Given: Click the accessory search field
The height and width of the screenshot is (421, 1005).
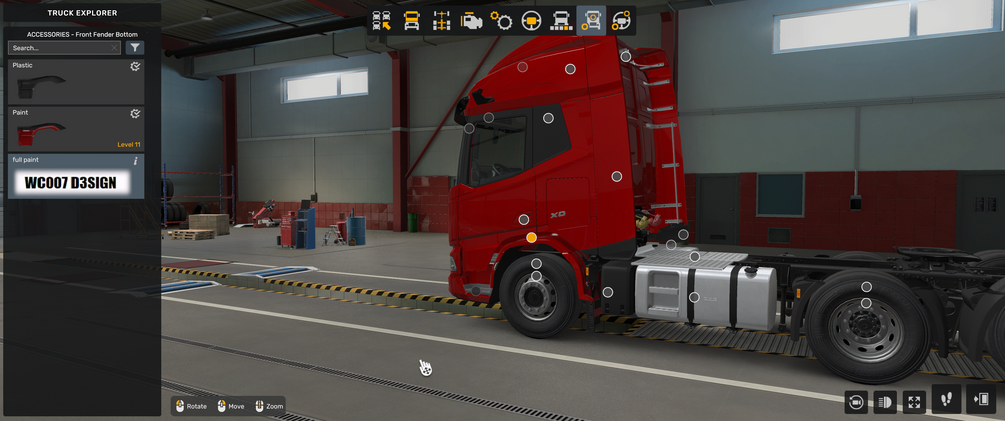Looking at the screenshot, I should point(64,47).
